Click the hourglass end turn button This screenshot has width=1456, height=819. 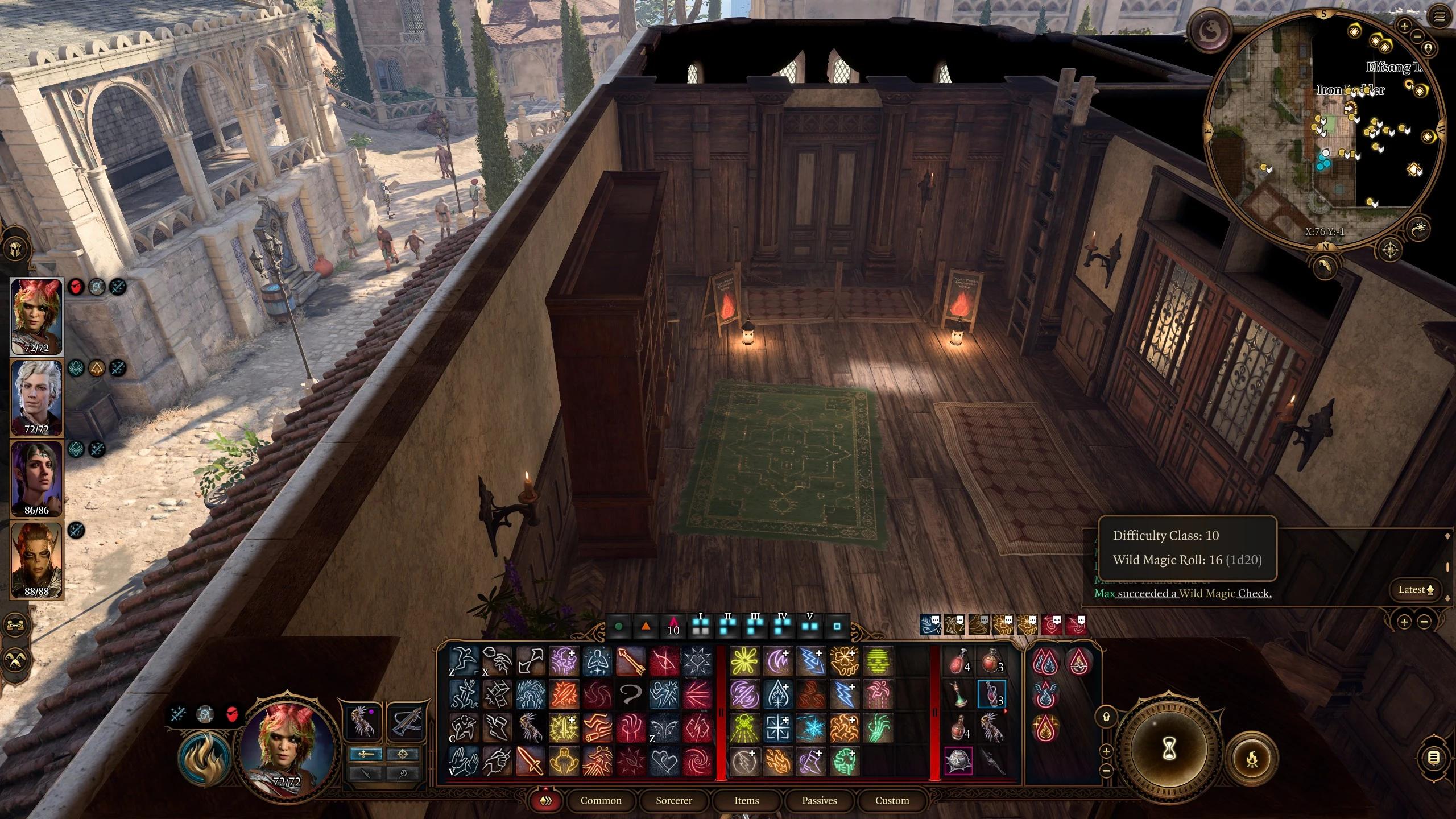tap(1169, 750)
